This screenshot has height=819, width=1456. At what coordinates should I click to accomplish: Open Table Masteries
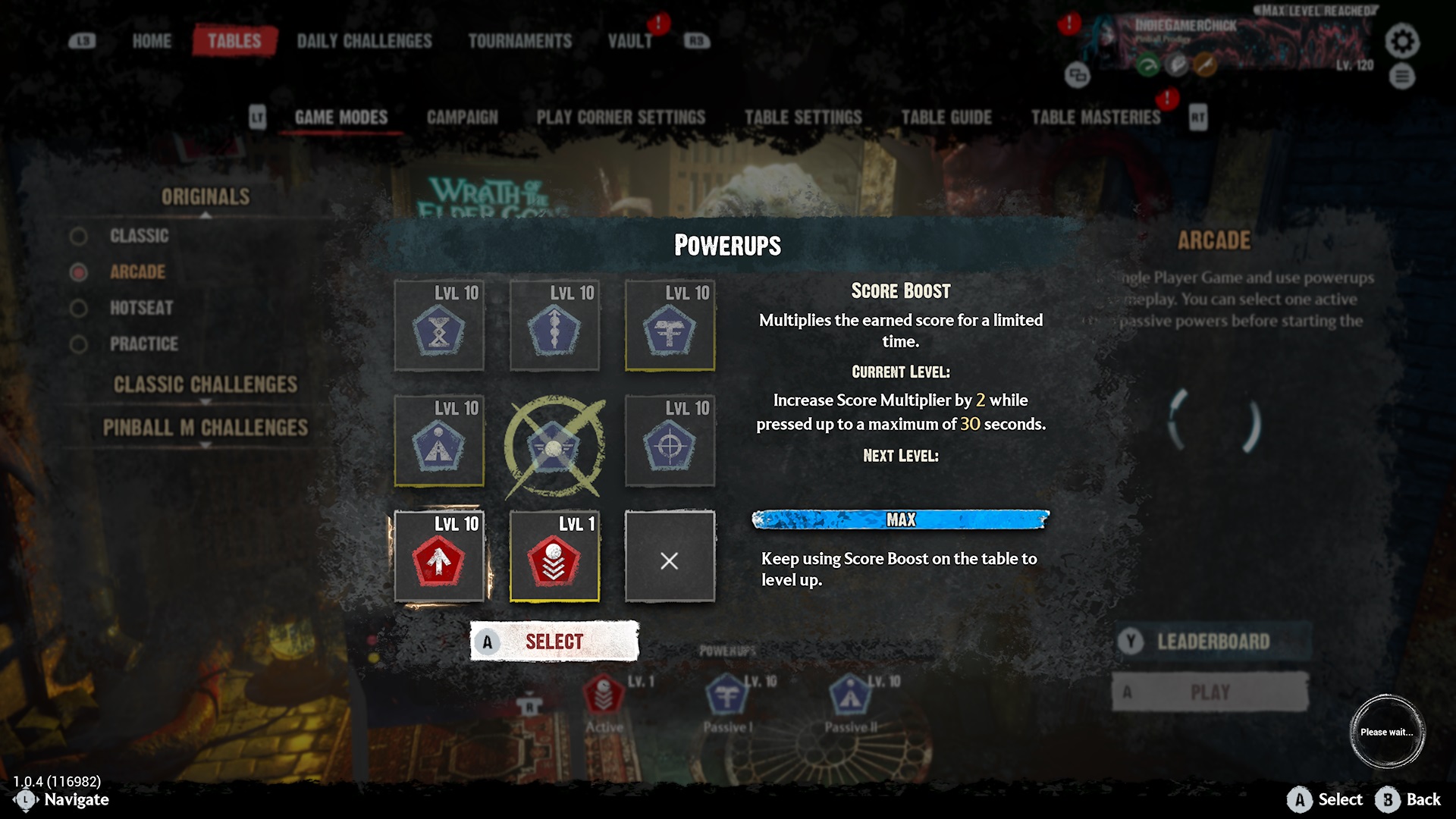[x=1095, y=118]
